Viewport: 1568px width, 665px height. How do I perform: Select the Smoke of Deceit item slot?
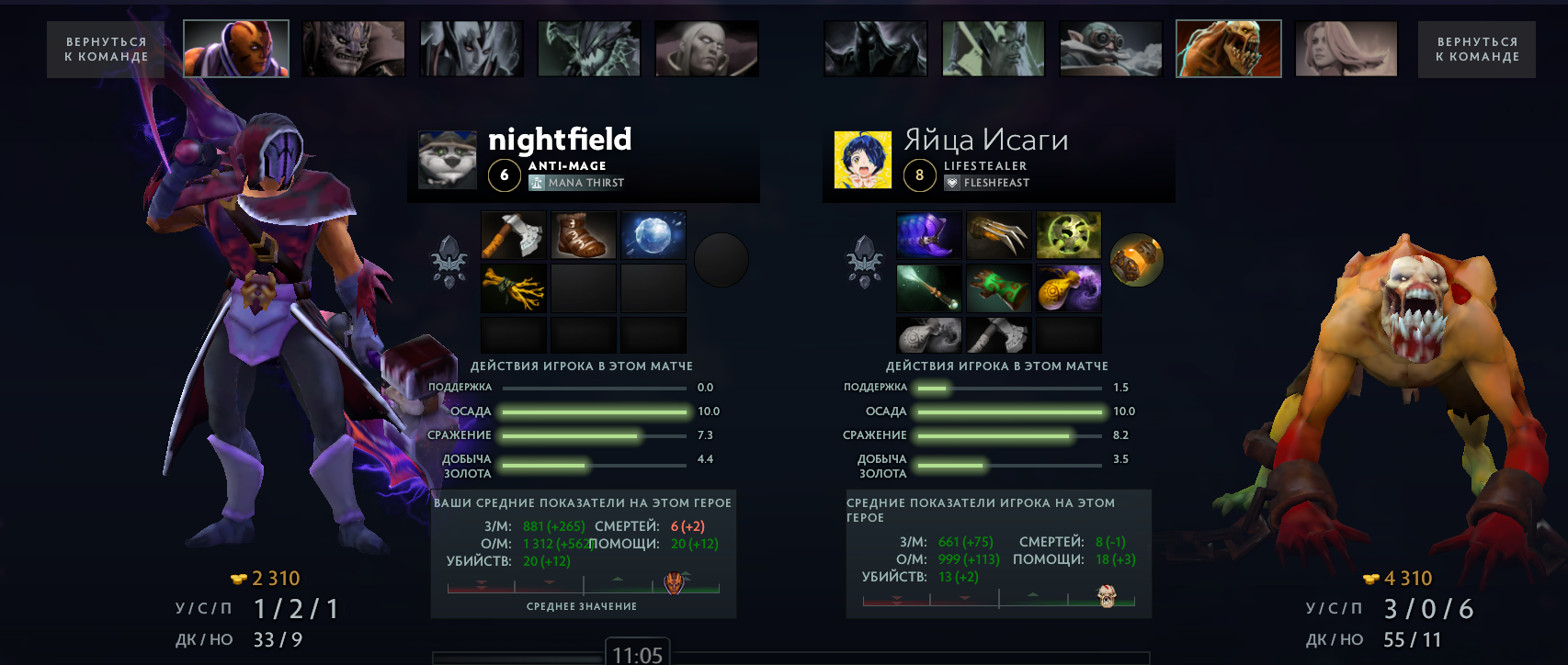click(1069, 288)
